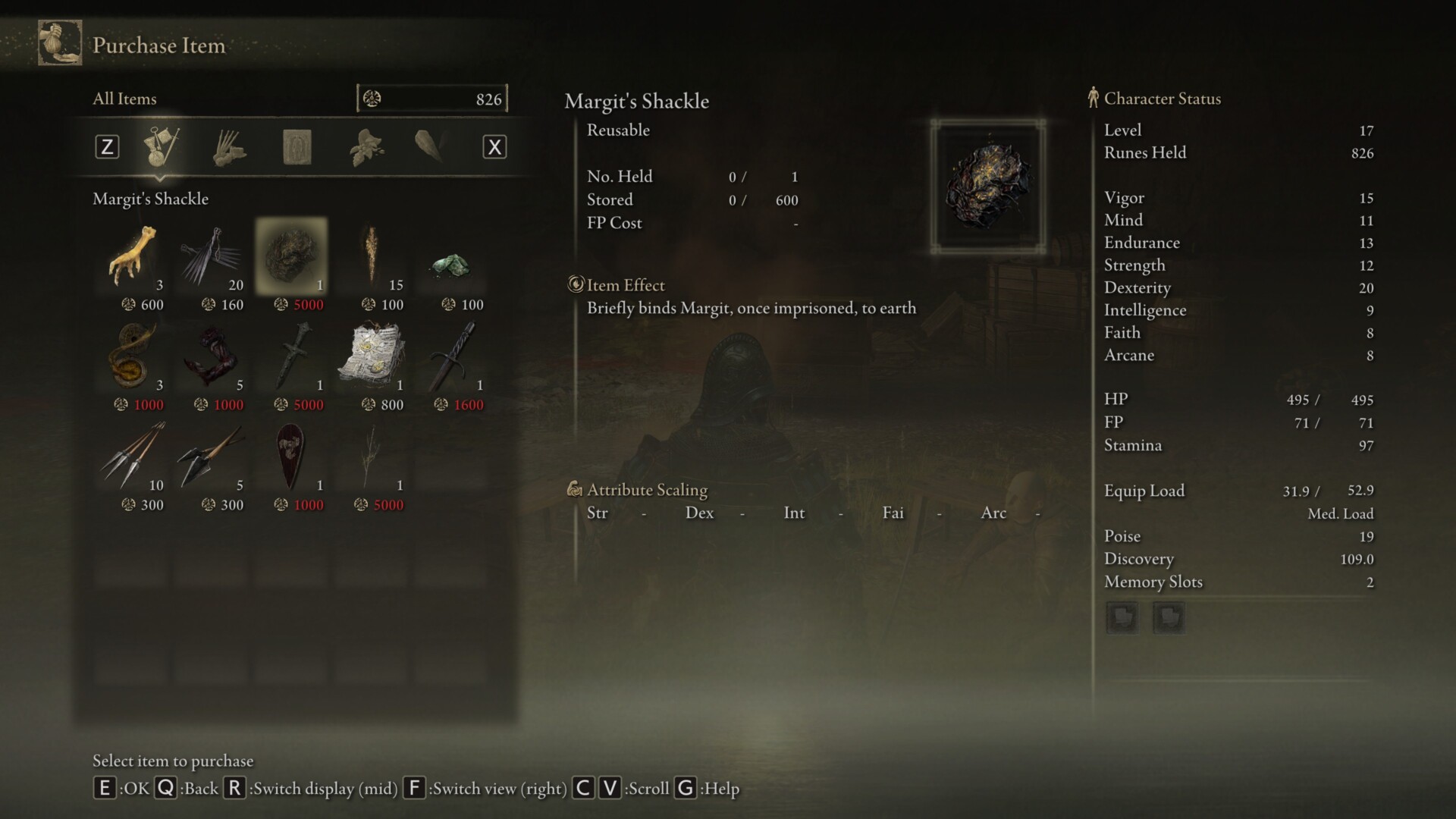This screenshot has height=819, width=1456.
Task: Switch to the horn-shaped category tab
Action: point(430,146)
